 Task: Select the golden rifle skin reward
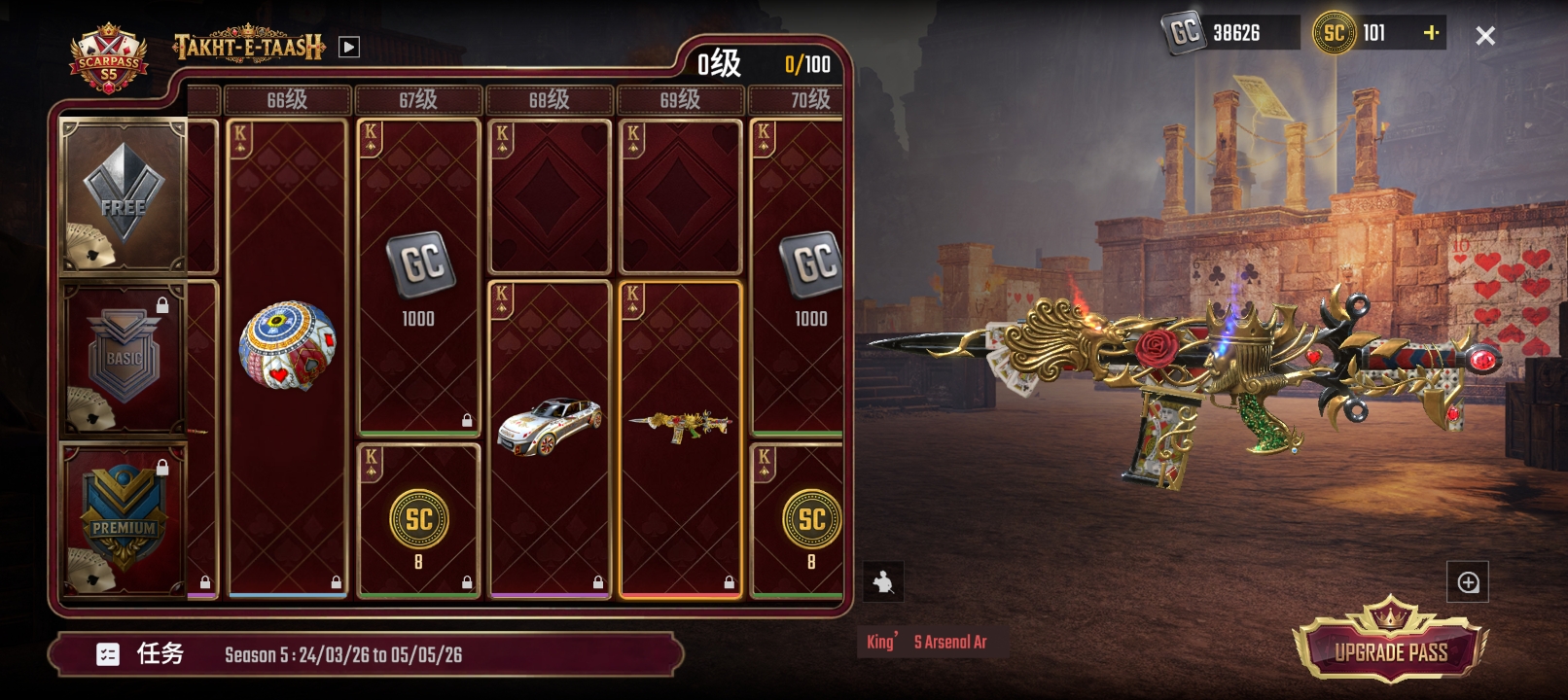point(680,426)
